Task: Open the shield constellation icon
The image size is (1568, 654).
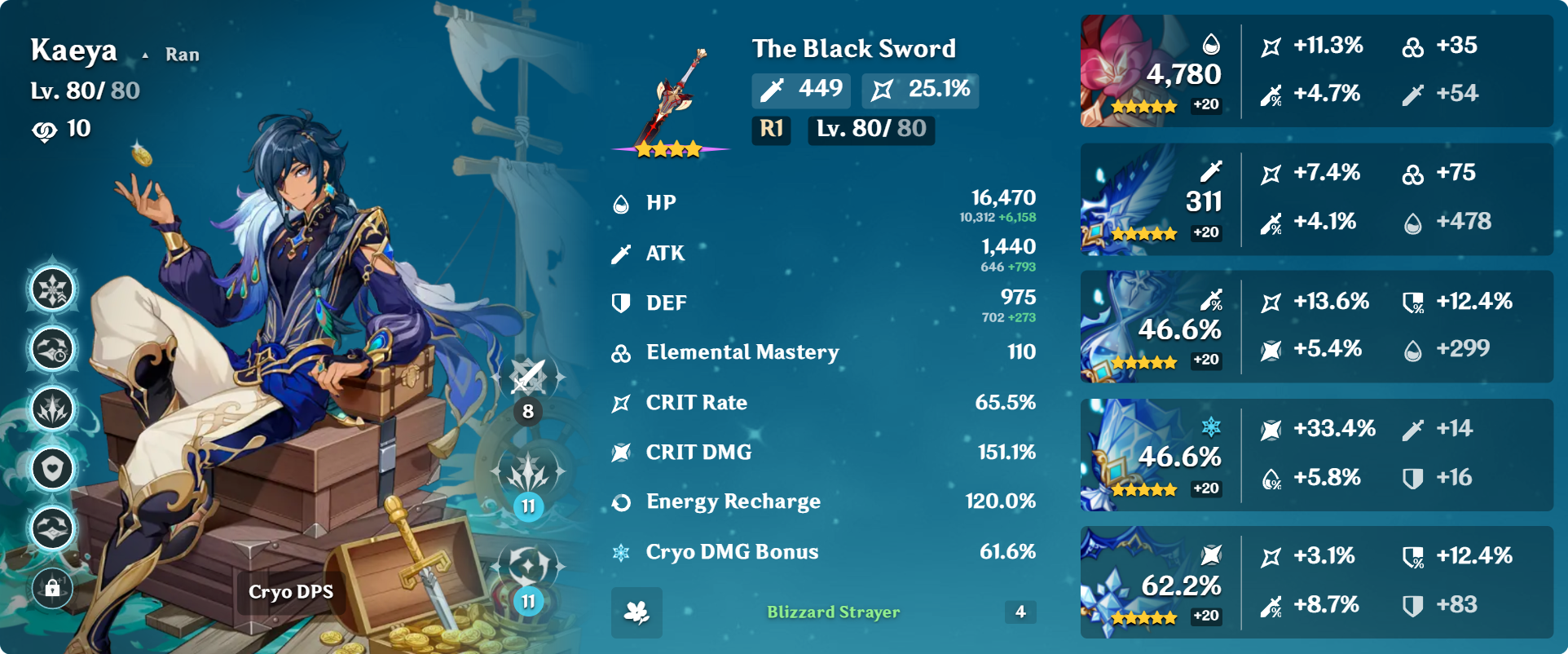Action: [52, 469]
